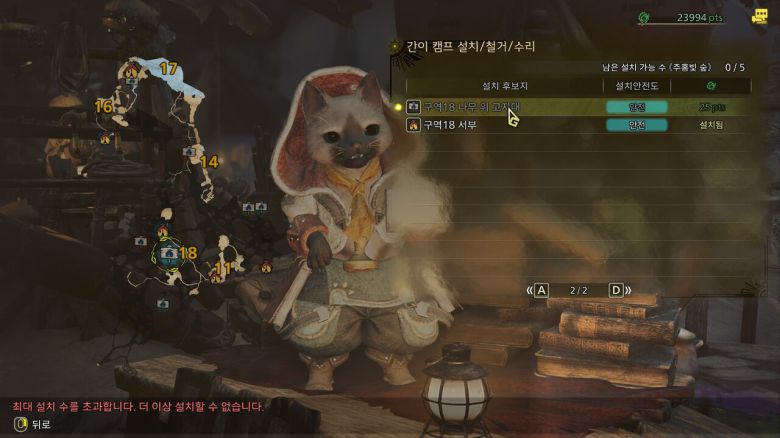Click the campfire marker below area 16
The height and width of the screenshot is (438, 780).
click(106, 138)
